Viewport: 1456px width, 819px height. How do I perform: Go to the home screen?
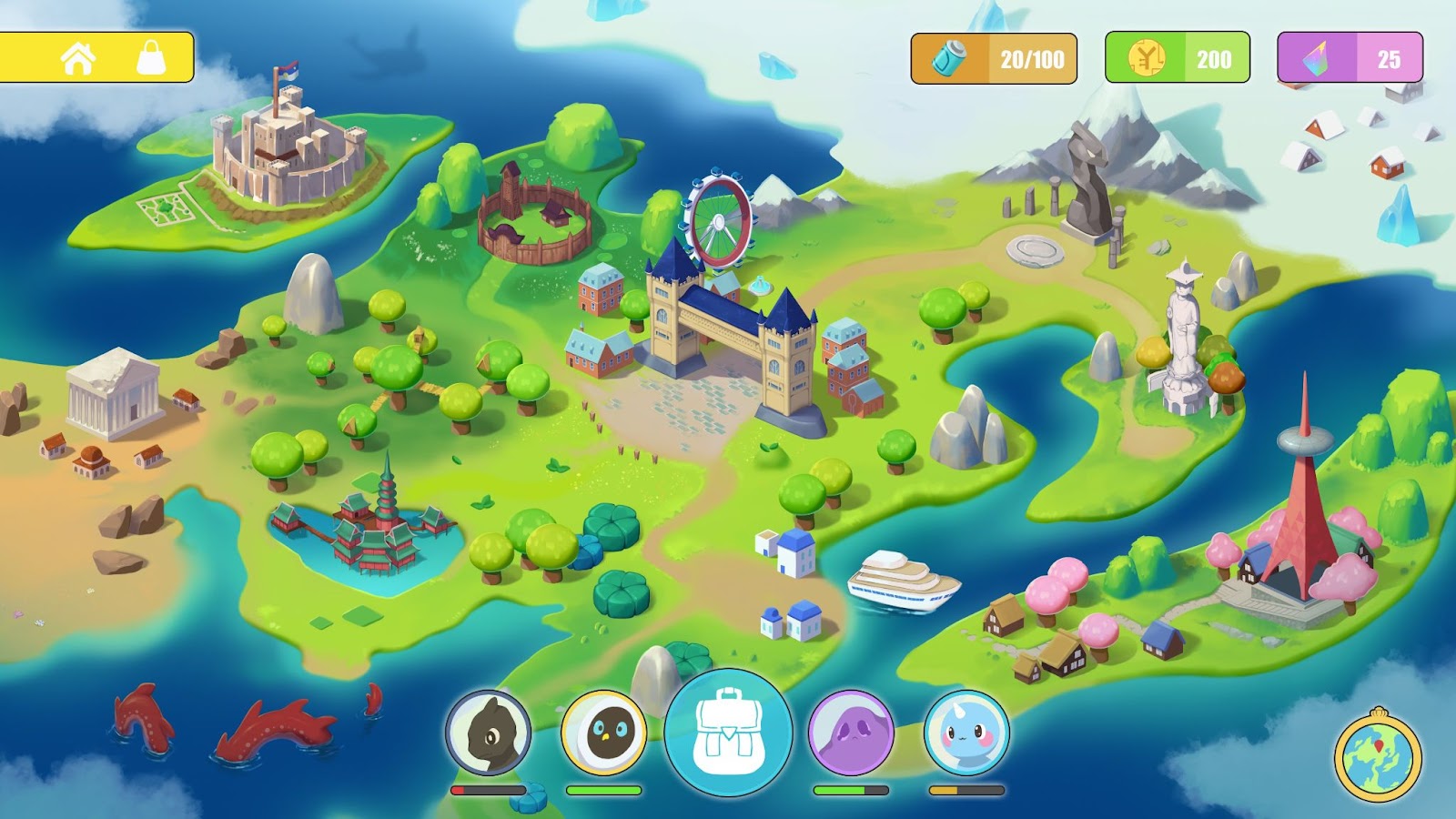point(78,58)
